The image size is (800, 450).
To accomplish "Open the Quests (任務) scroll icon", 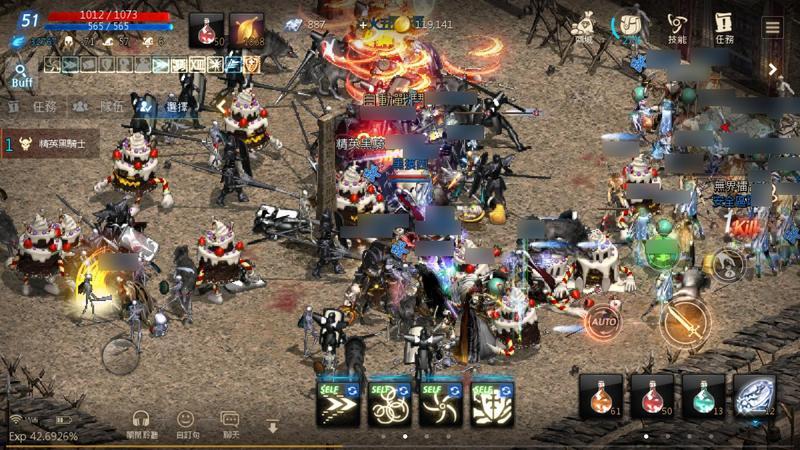I will (x=723, y=26).
